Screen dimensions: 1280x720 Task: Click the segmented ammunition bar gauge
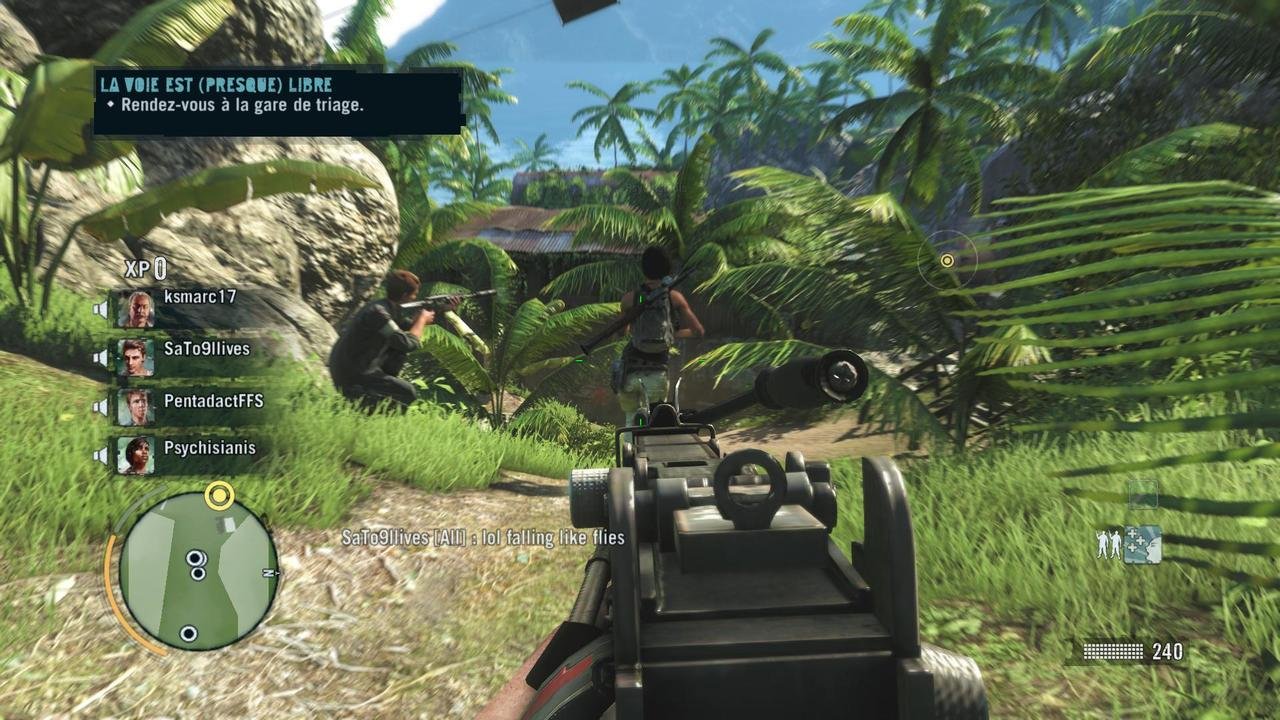click(x=1112, y=650)
